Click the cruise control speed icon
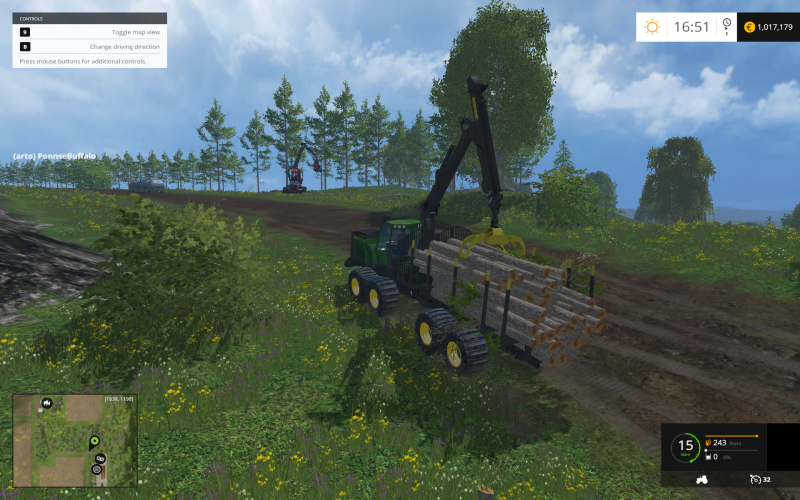This screenshot has height=500, width=800. tap(755, 480)
